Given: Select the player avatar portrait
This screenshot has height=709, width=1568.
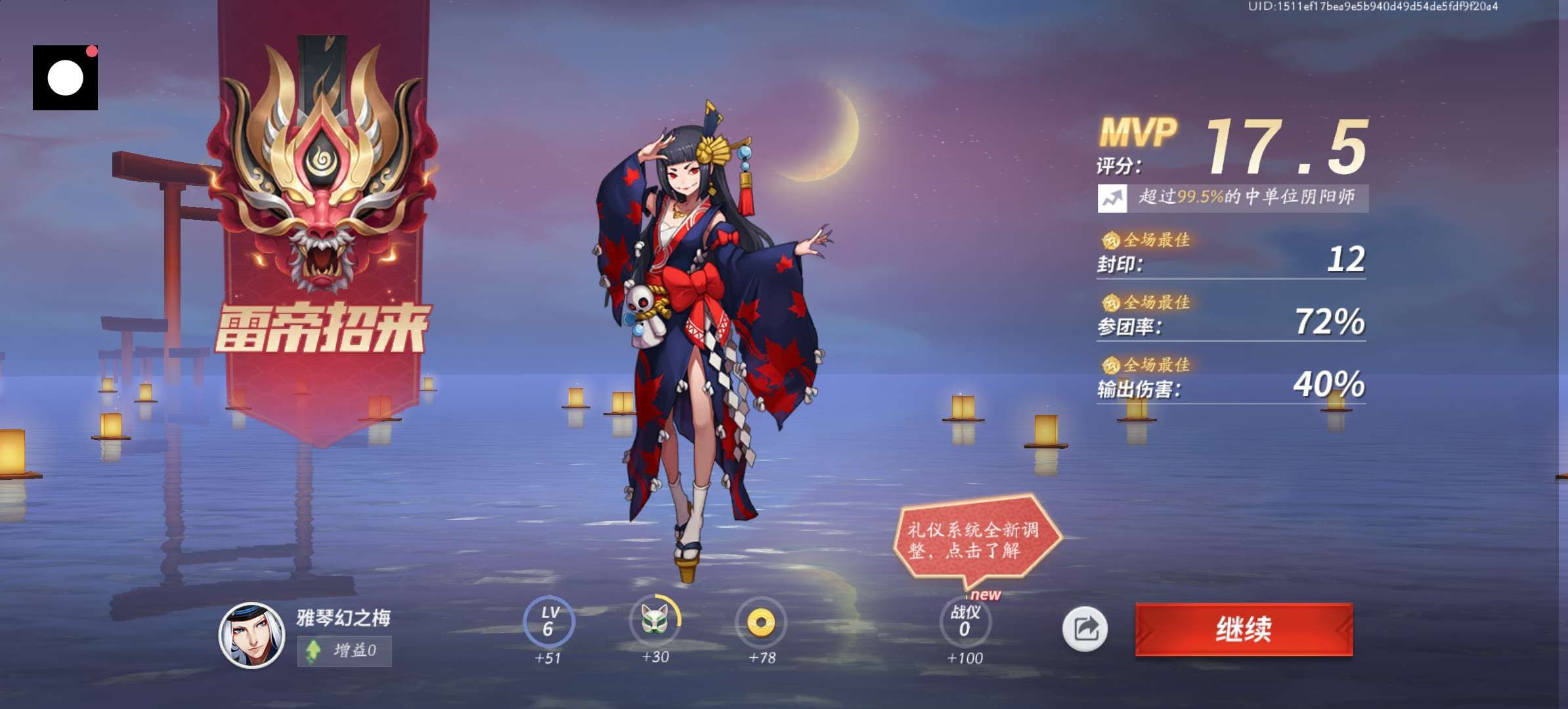Looking at the screenshot, I should point(251,635).
